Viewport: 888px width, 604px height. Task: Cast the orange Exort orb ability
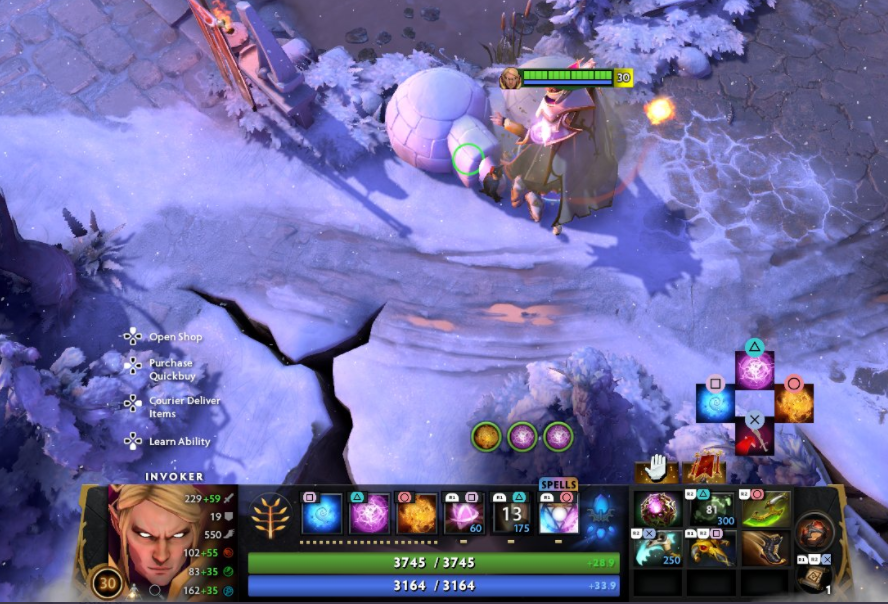(x=417, y=514)
